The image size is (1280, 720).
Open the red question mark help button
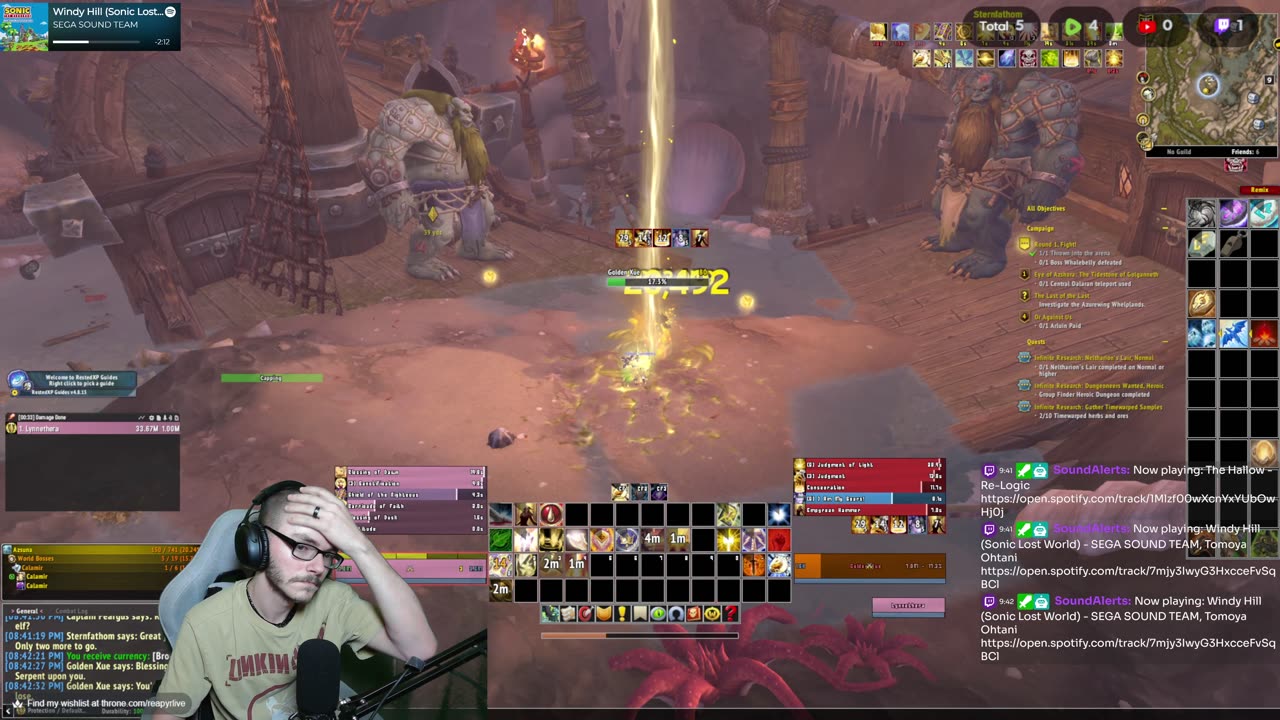tap(731, 613)
